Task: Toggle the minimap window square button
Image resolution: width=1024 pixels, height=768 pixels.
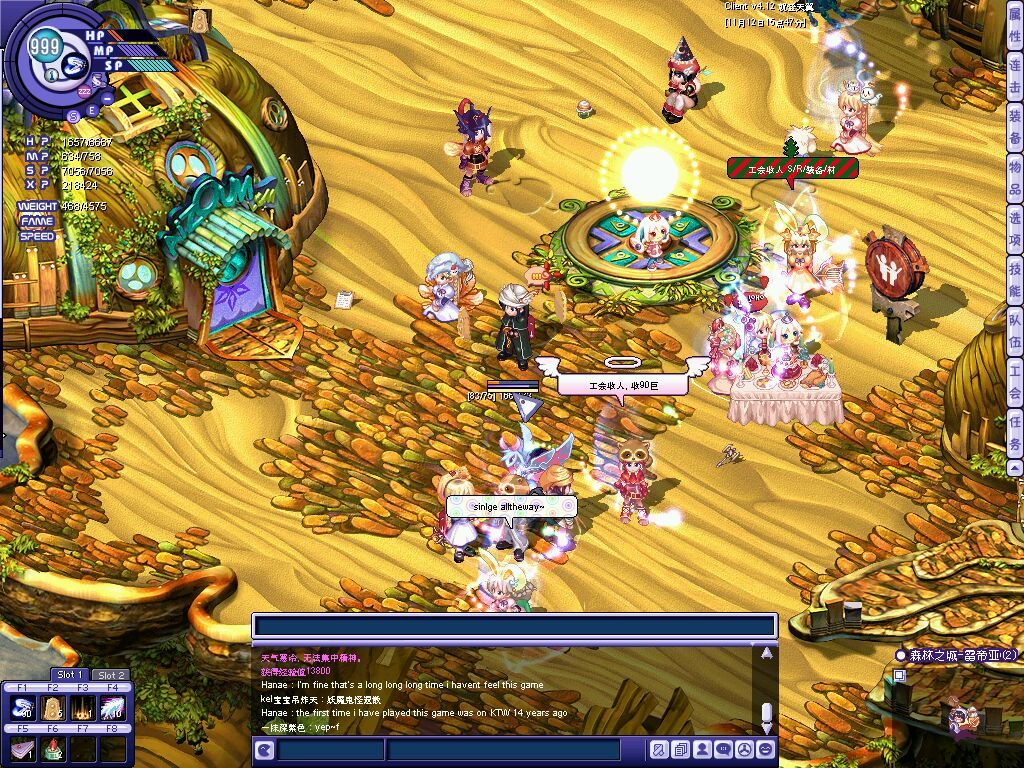Action: click(x=900, y=675)
